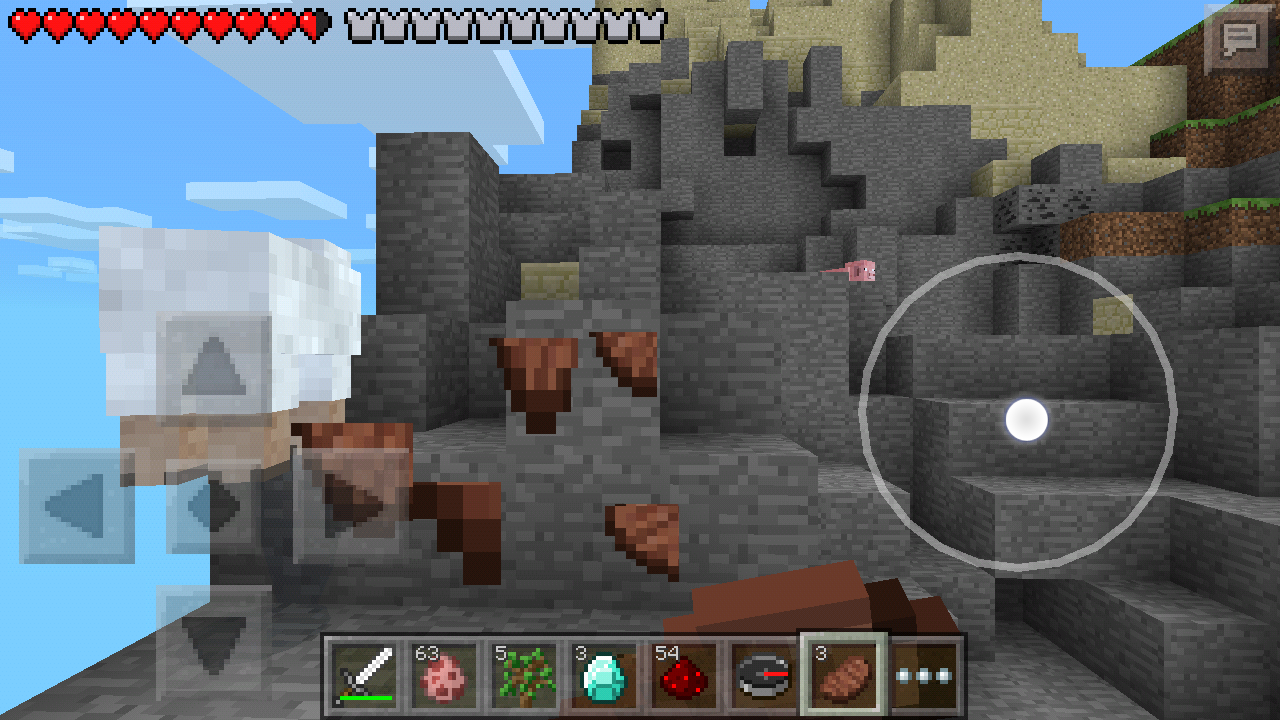Image resolution: width=1280 pixels, height=720 pixels.
Task: Select the cooked meat hotbar slot
Action: [841, 675]
